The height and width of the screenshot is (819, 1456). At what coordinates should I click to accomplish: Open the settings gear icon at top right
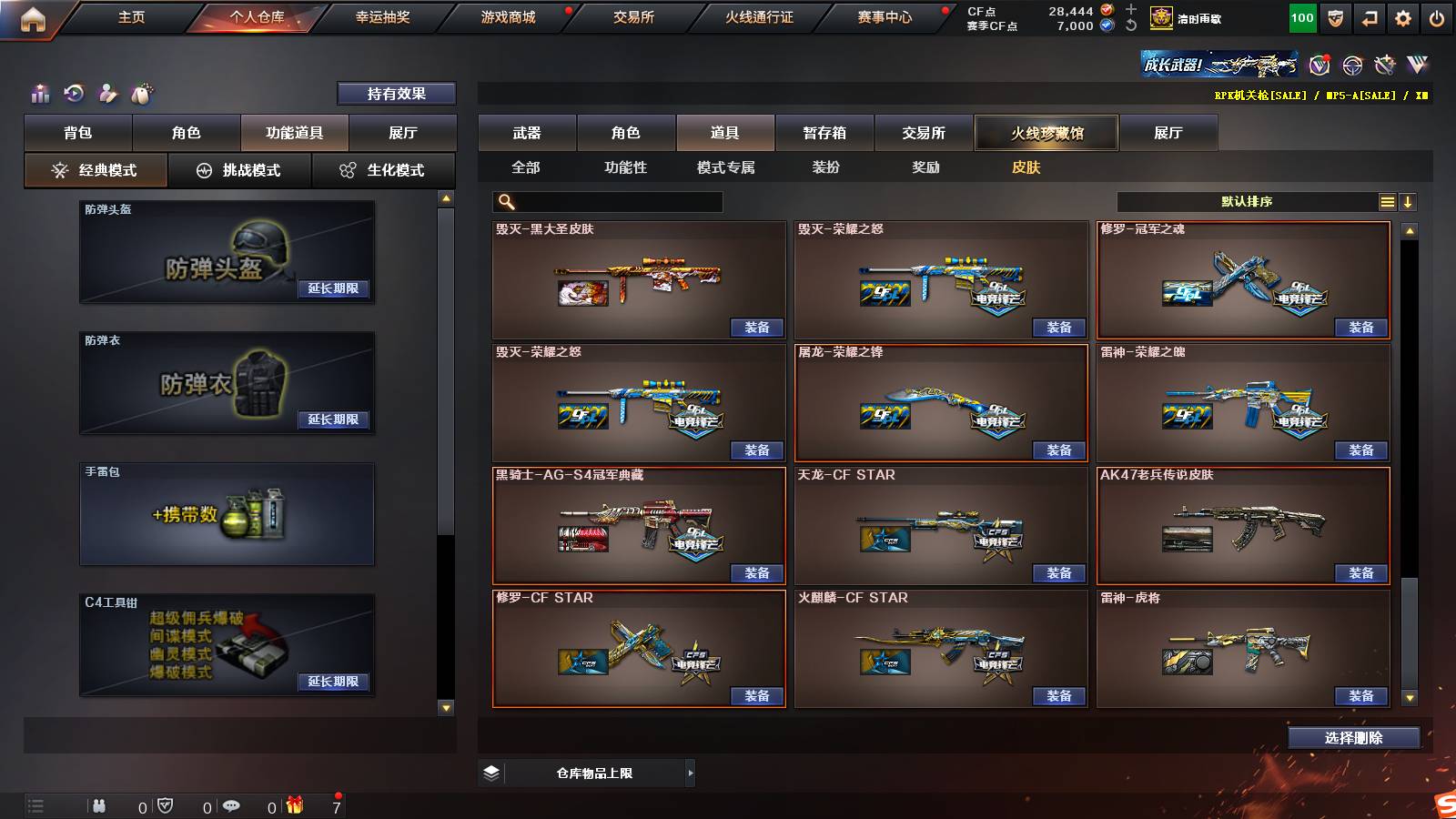[x=1402, y=17]
